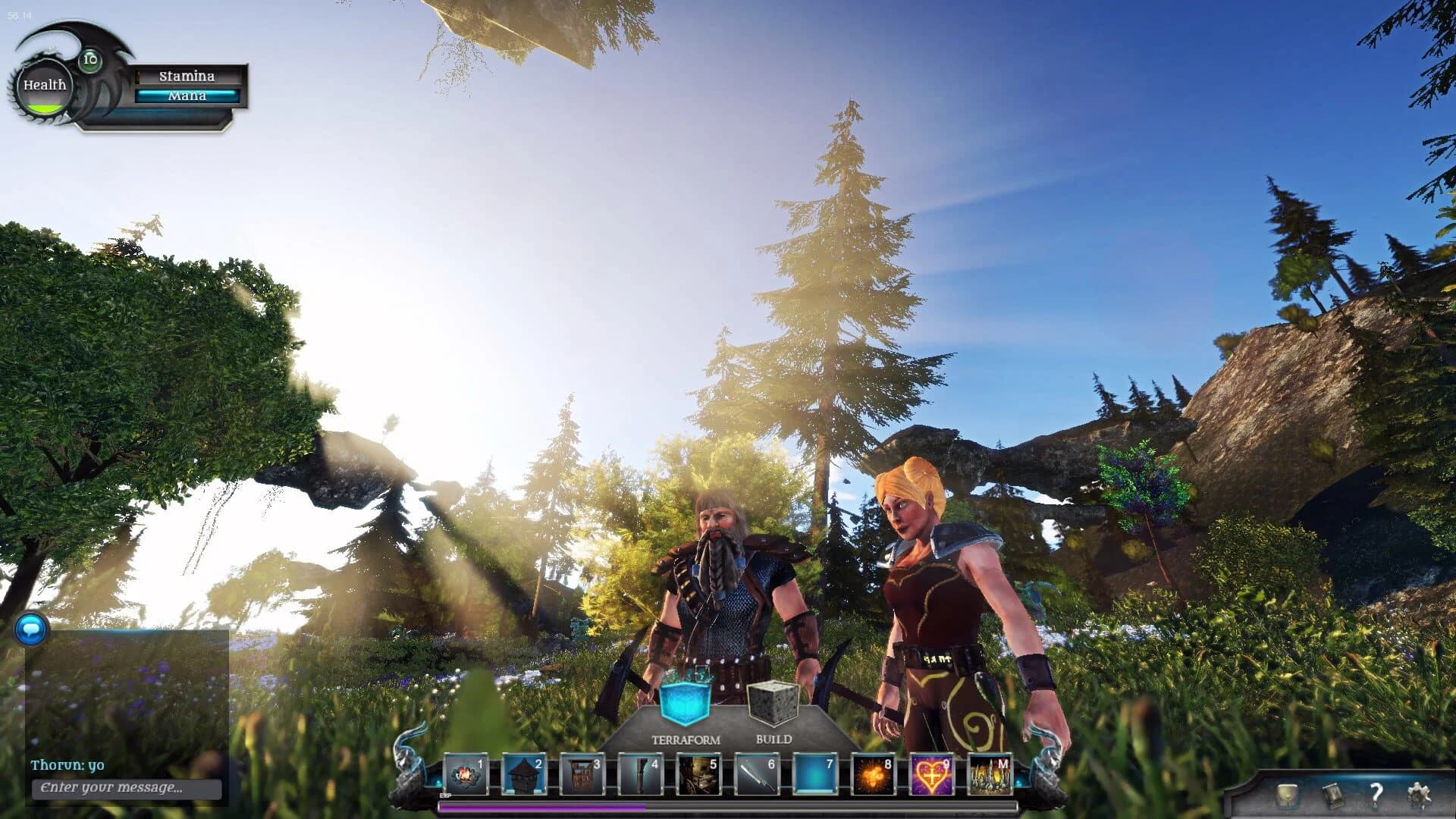Open the help panel via question mark icon
This screenshot has height=819, width=1456.
click(x=1376, y=795)
